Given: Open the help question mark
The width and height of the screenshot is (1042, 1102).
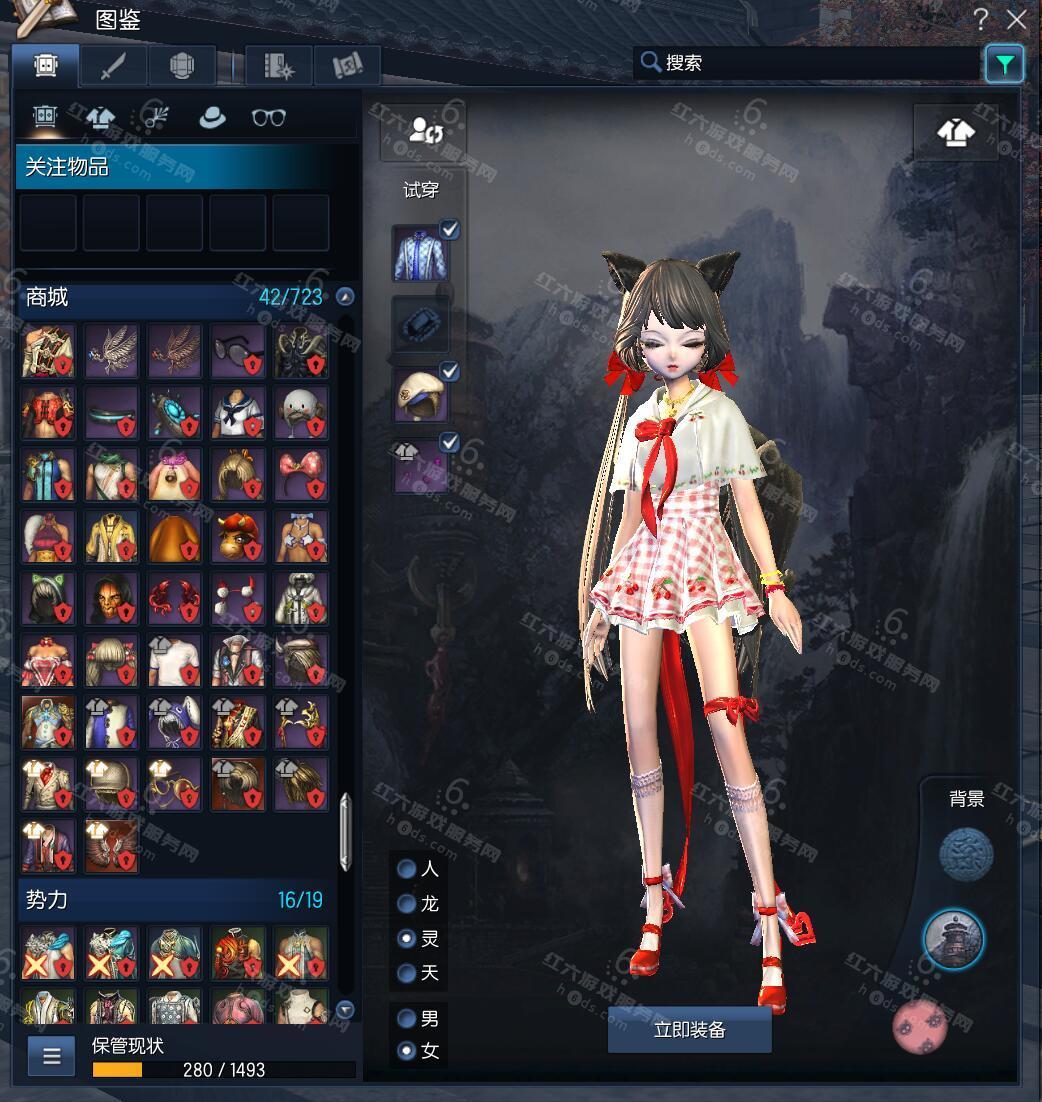Looking at the screenshot, I should click(x=981, y=19).
